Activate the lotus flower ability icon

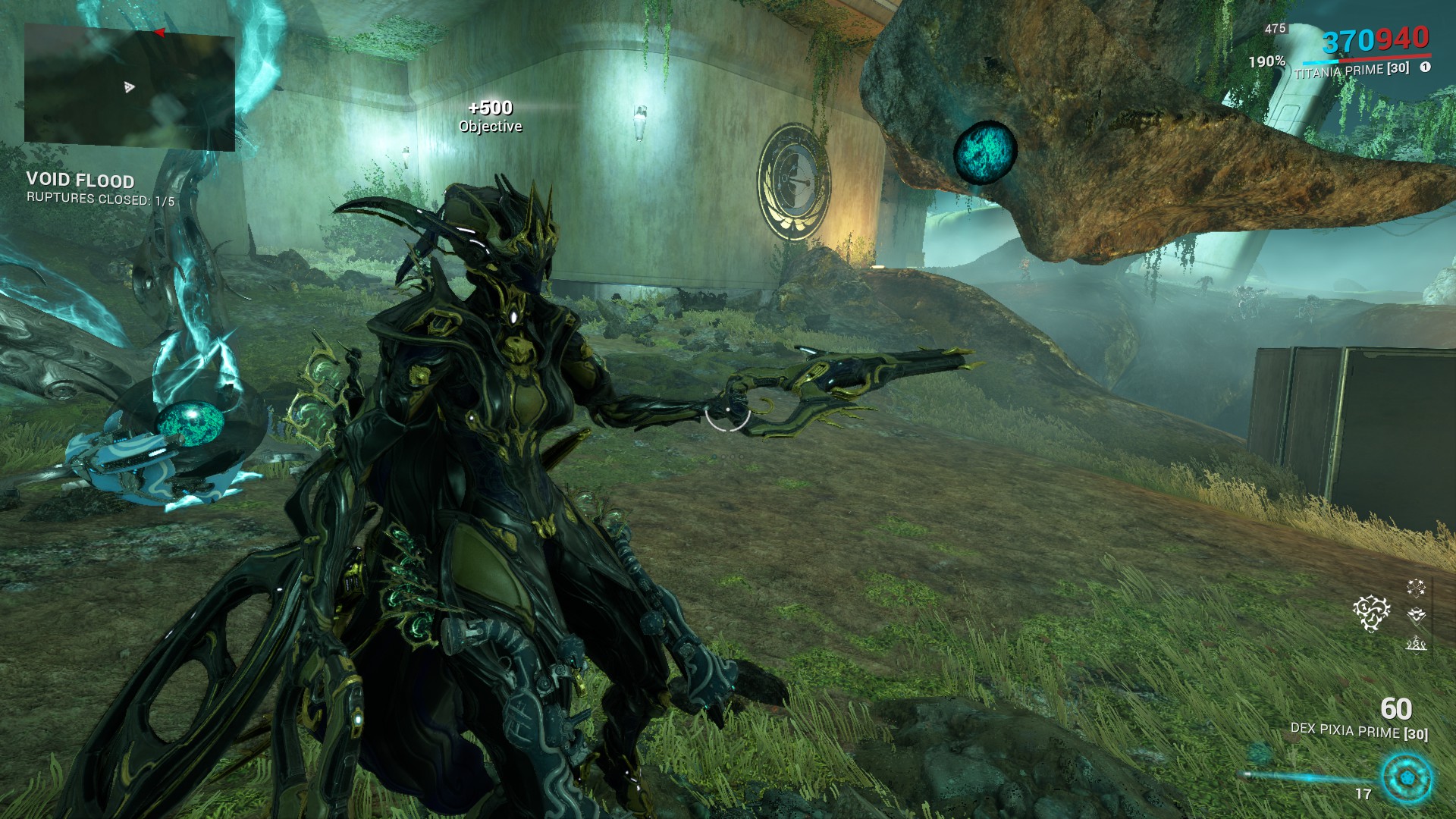click(1416, 615)
